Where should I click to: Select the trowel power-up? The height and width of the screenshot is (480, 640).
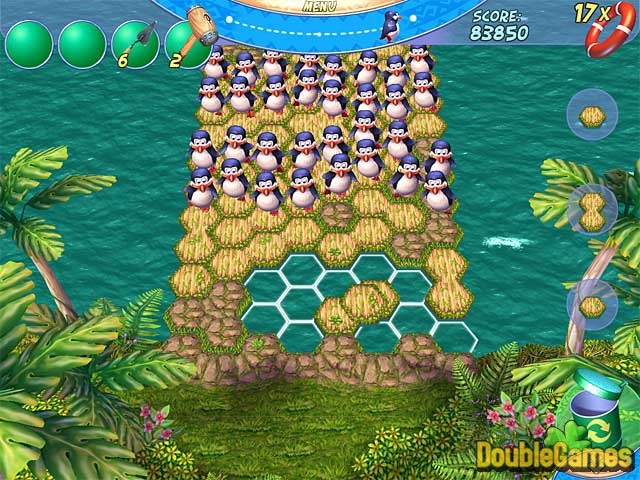(x=135, y=43)
